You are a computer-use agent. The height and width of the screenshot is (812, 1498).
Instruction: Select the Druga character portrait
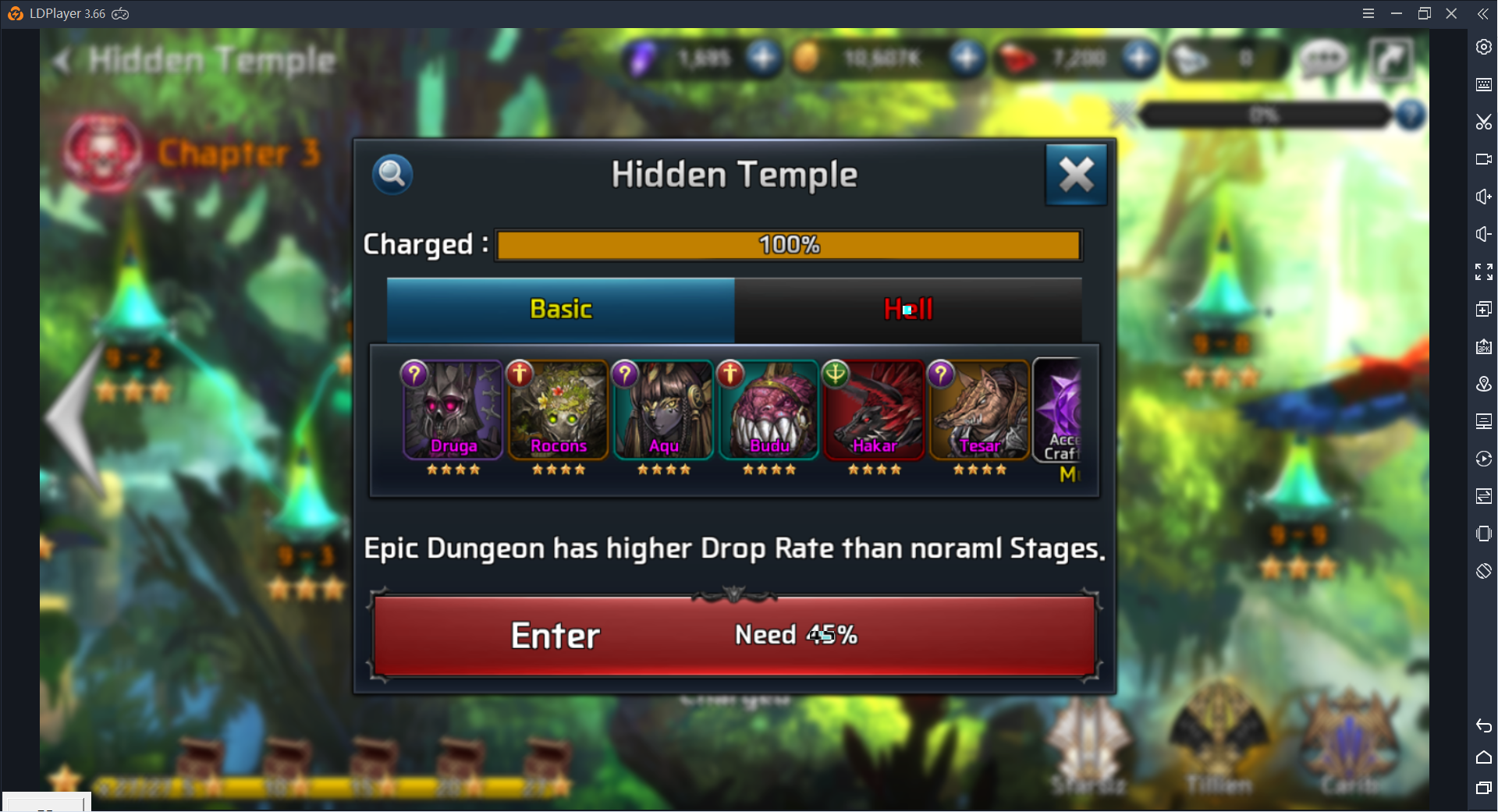(453, 410)
